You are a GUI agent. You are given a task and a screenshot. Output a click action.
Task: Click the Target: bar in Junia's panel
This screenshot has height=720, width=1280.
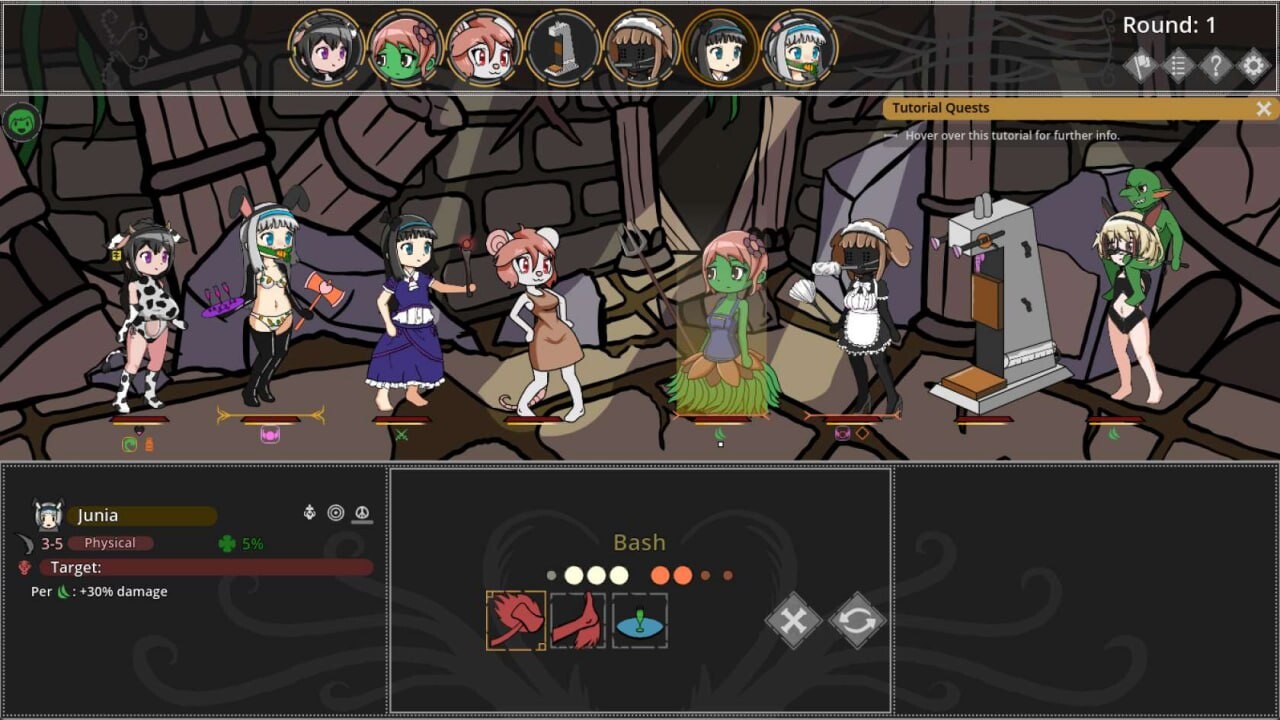200,567
